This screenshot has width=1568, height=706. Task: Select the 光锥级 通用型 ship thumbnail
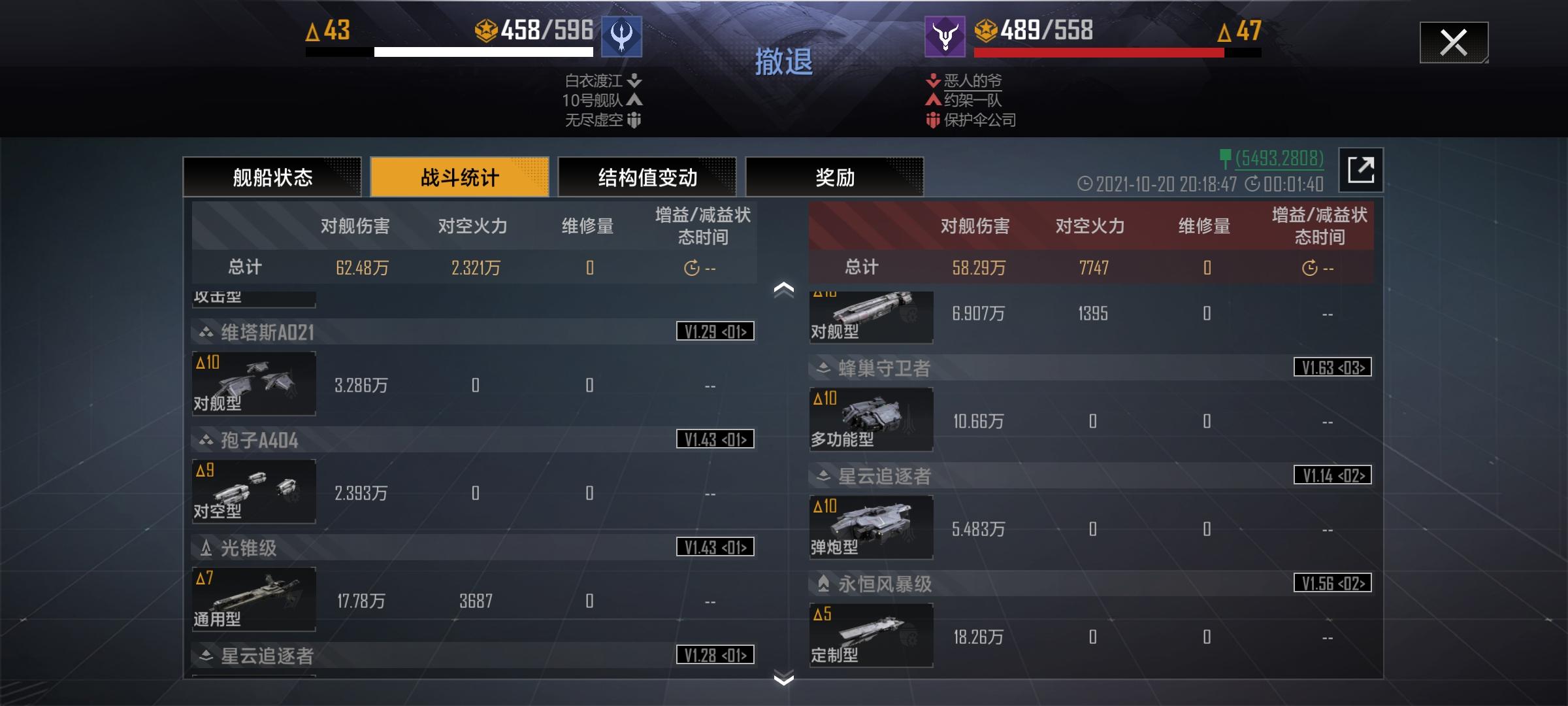(x=253, y=599)
